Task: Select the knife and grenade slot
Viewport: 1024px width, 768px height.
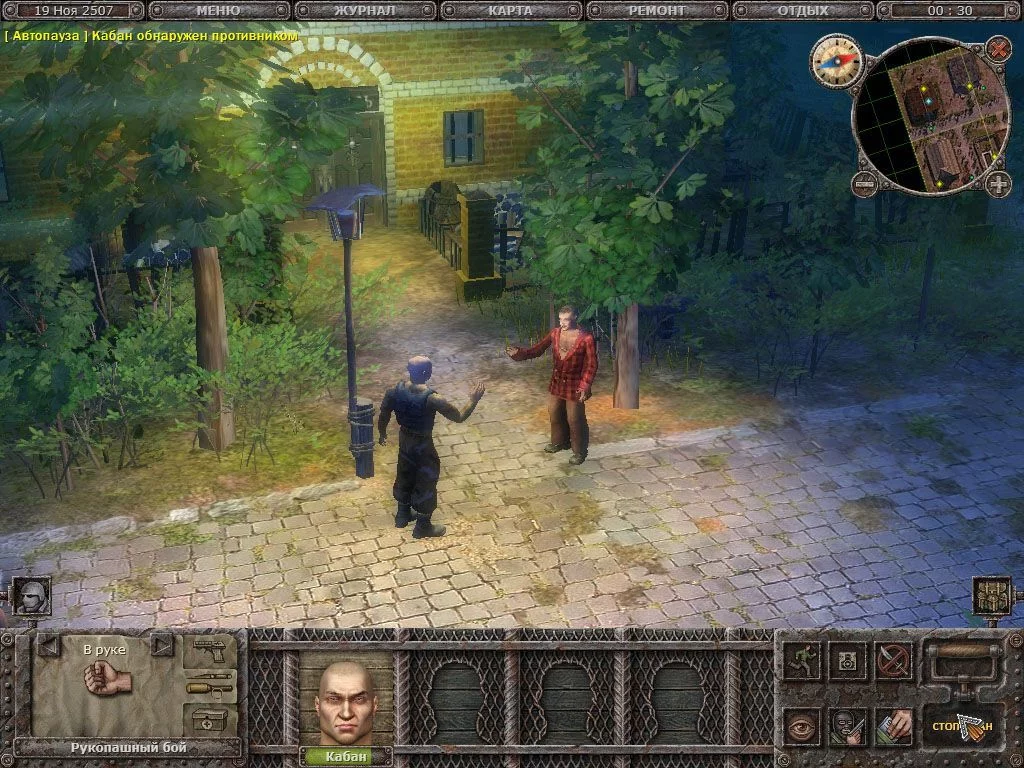Action: click(x=210, y=685)
